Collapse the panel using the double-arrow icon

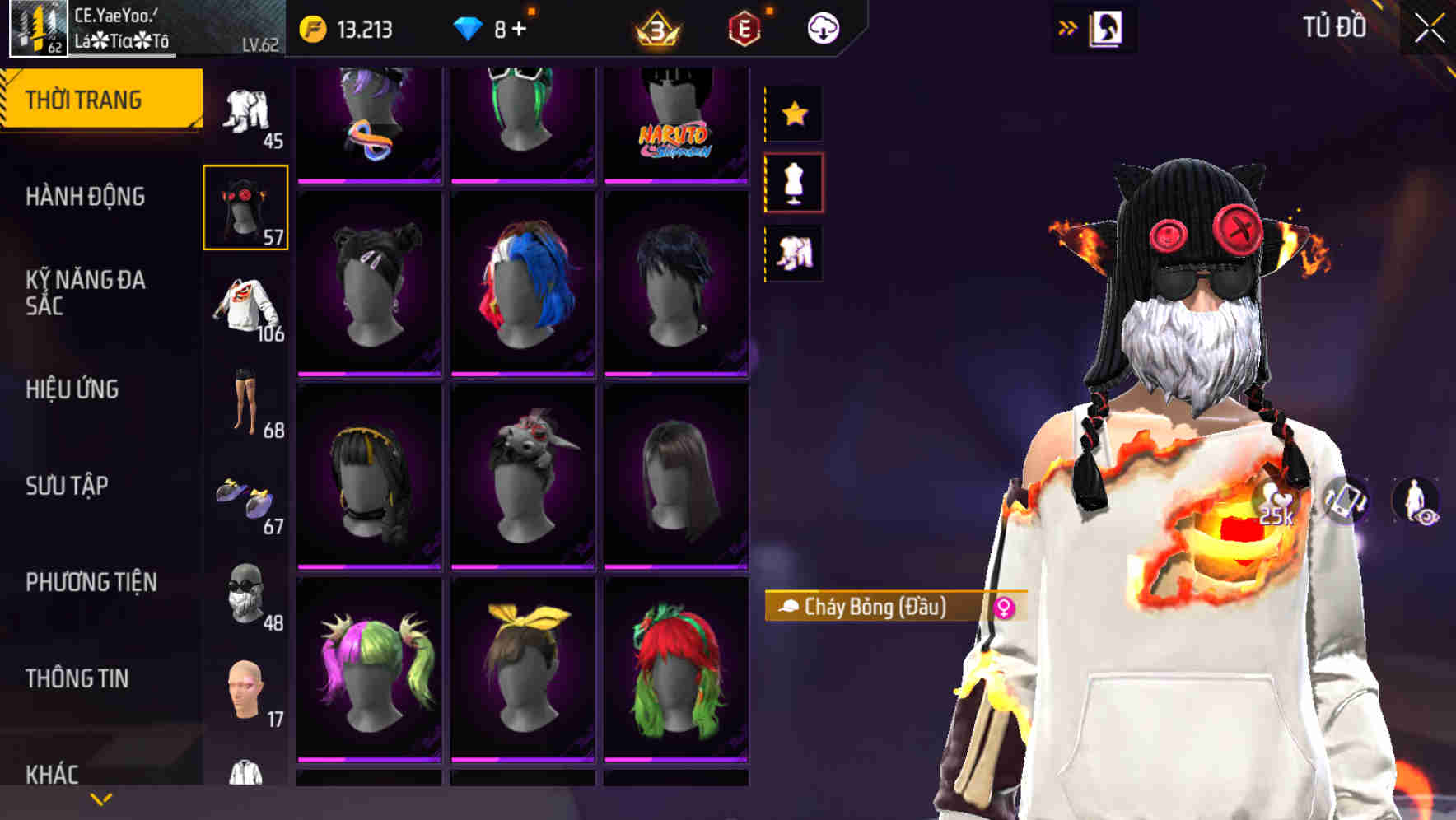click(x=1068, y=26)
